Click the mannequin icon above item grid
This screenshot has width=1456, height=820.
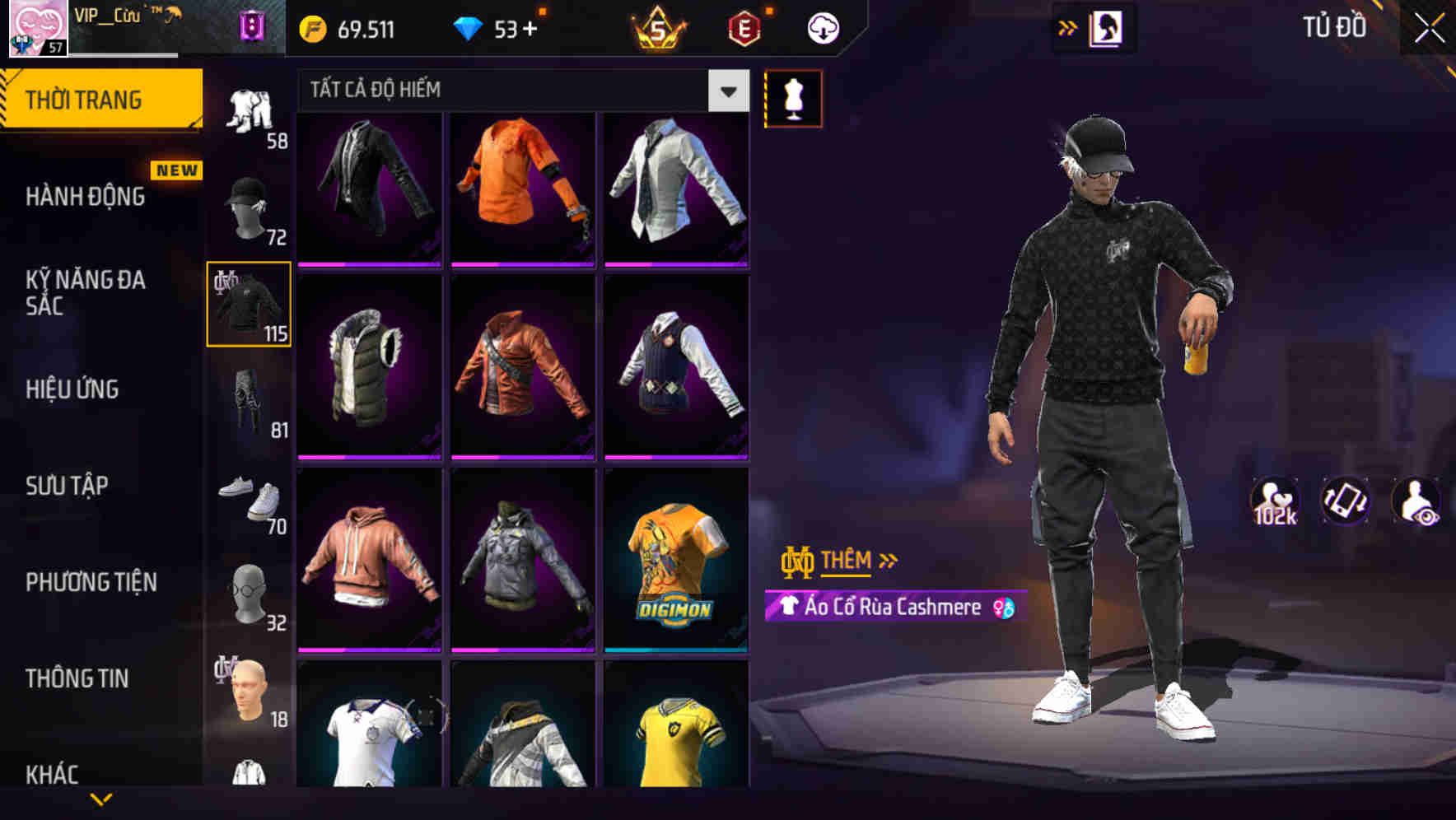[793, 98]
